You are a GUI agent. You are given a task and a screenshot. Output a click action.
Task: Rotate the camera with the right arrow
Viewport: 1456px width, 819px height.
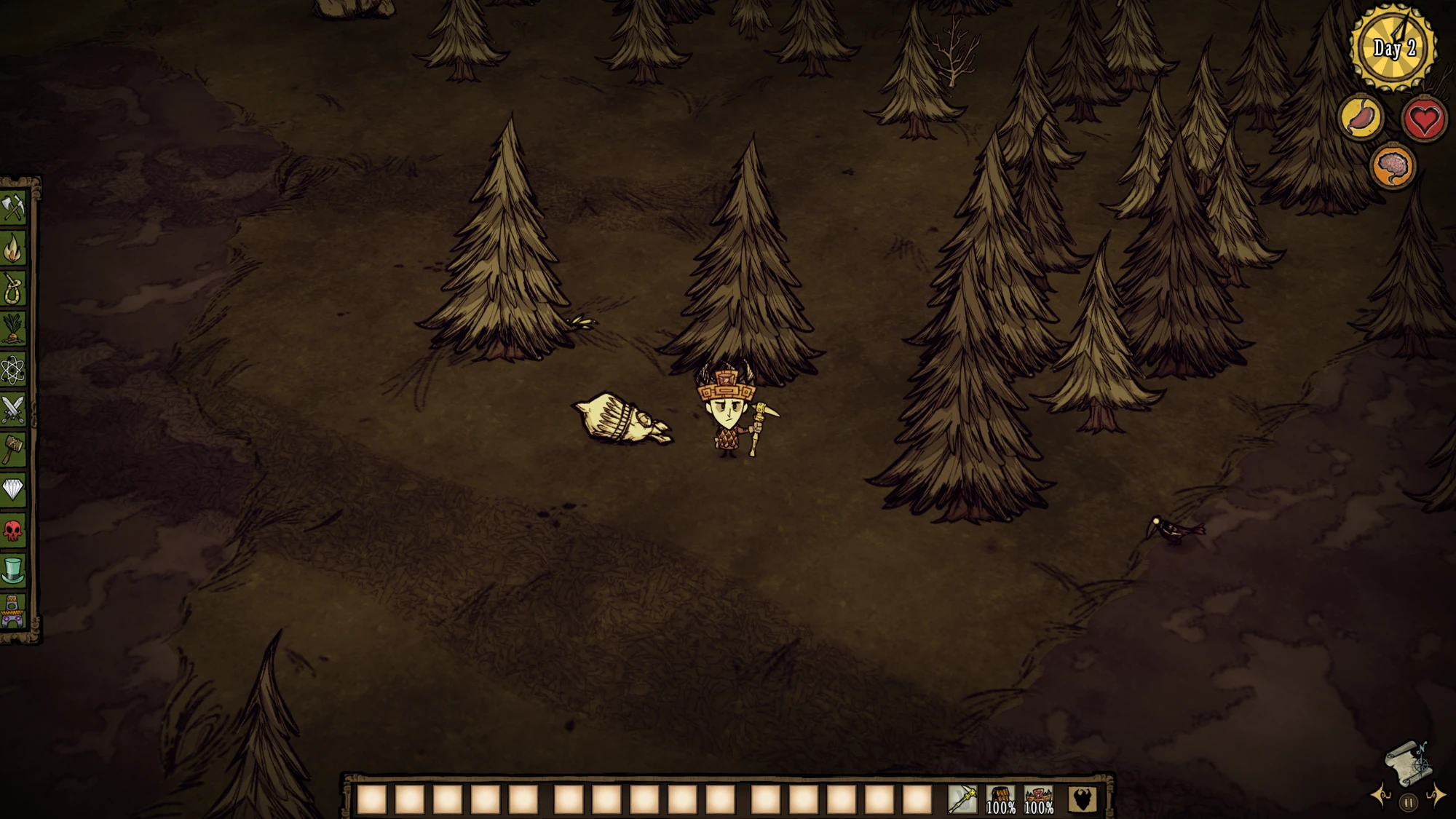click(x=1436, y=798)
